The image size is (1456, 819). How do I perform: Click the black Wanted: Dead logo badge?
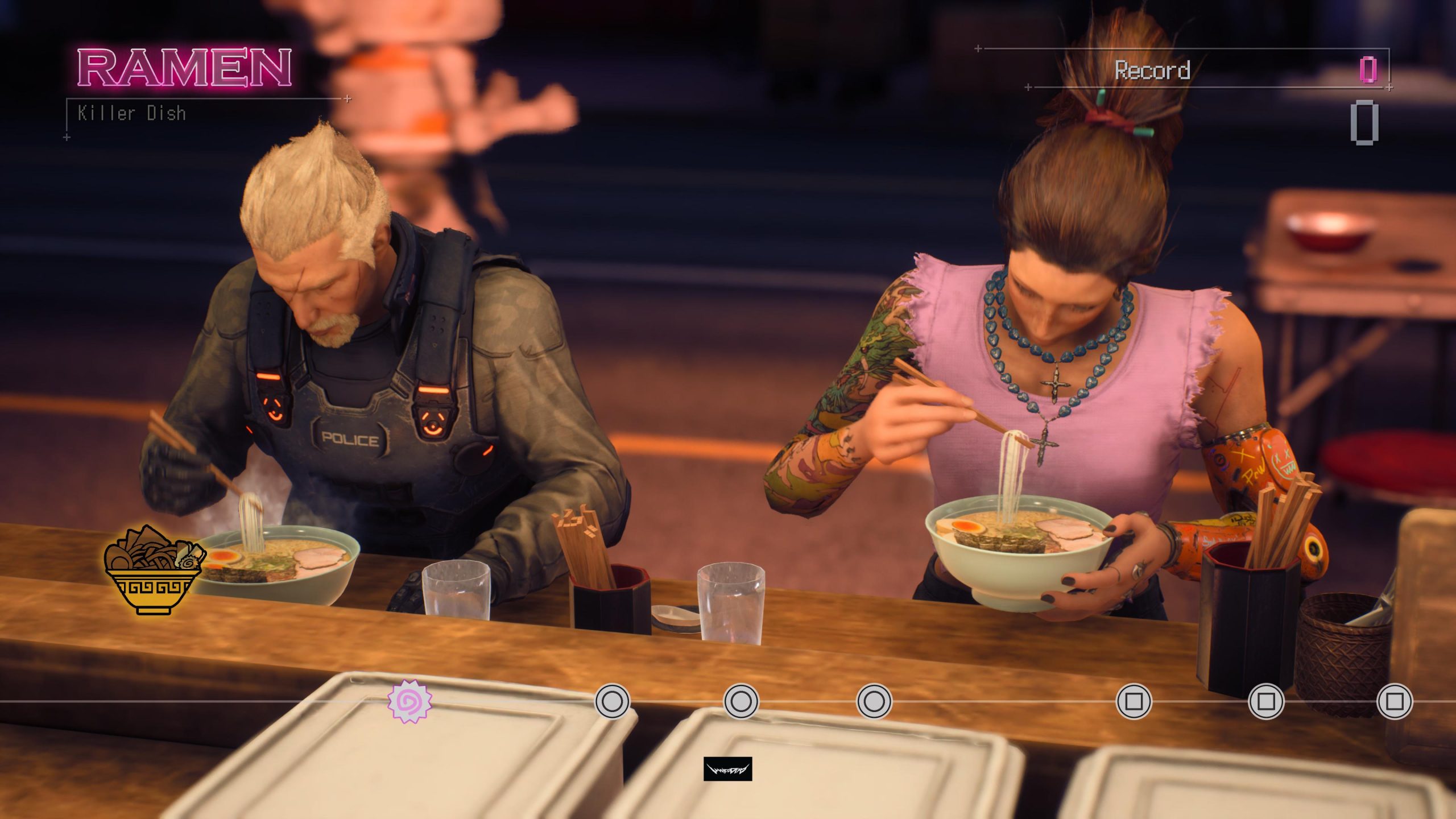pos(727,769)
